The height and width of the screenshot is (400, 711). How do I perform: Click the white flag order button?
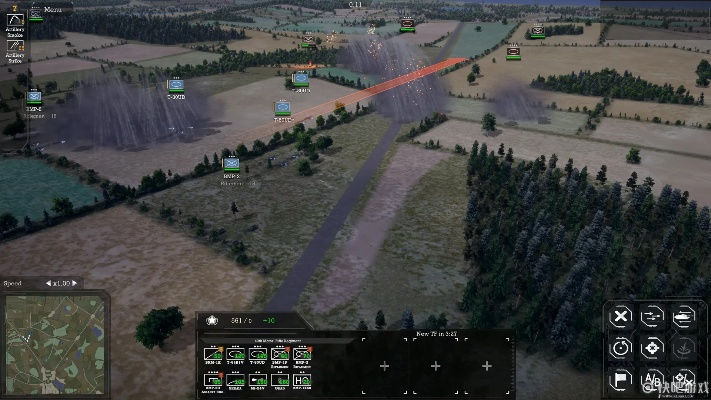click(621, 380)
